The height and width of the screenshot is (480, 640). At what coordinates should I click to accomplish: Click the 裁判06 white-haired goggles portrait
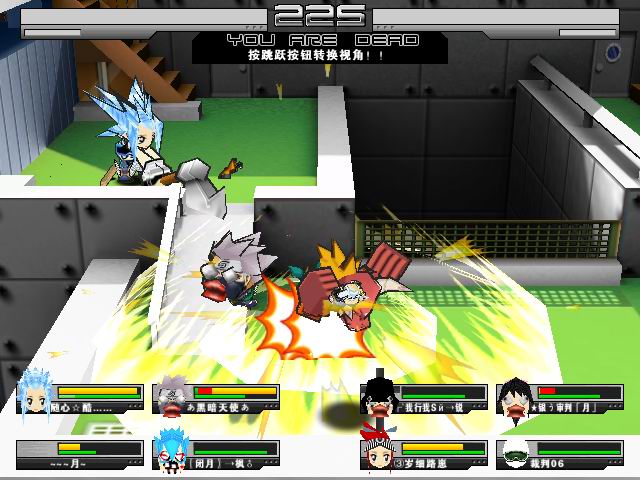pyautogui.click(x=516, y=454)
